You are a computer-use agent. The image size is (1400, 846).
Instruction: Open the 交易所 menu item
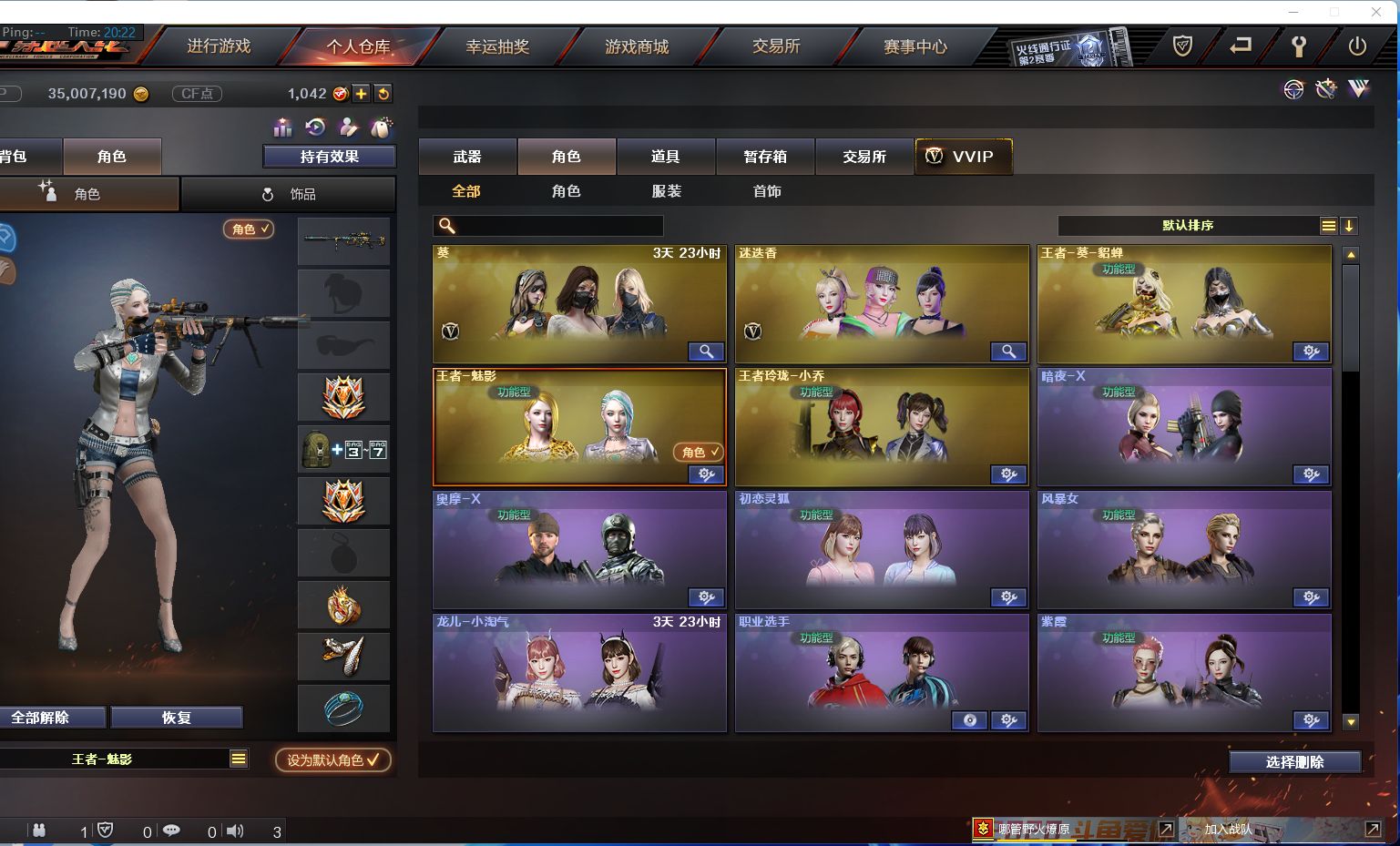(775, 46)
